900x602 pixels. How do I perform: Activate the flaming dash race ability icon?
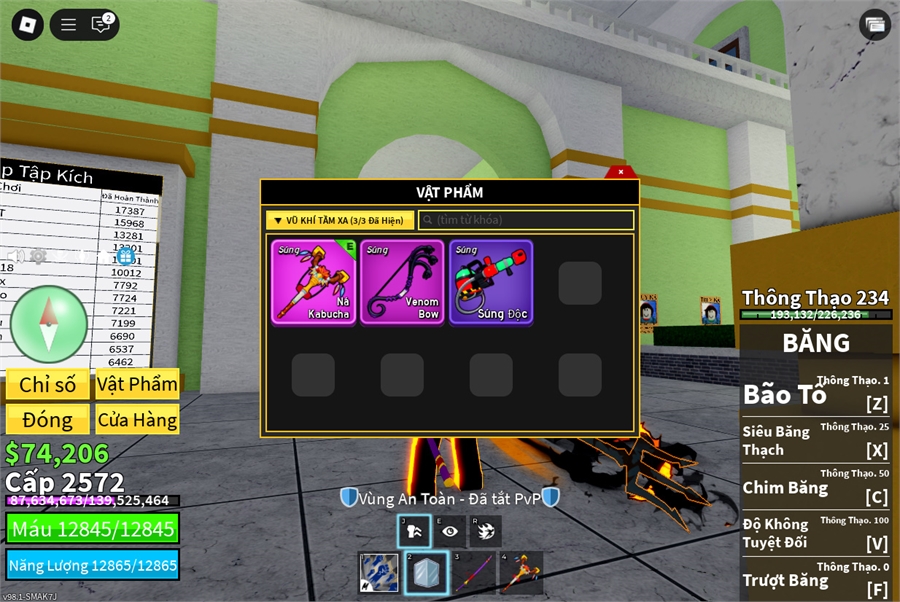pos(485,531)
